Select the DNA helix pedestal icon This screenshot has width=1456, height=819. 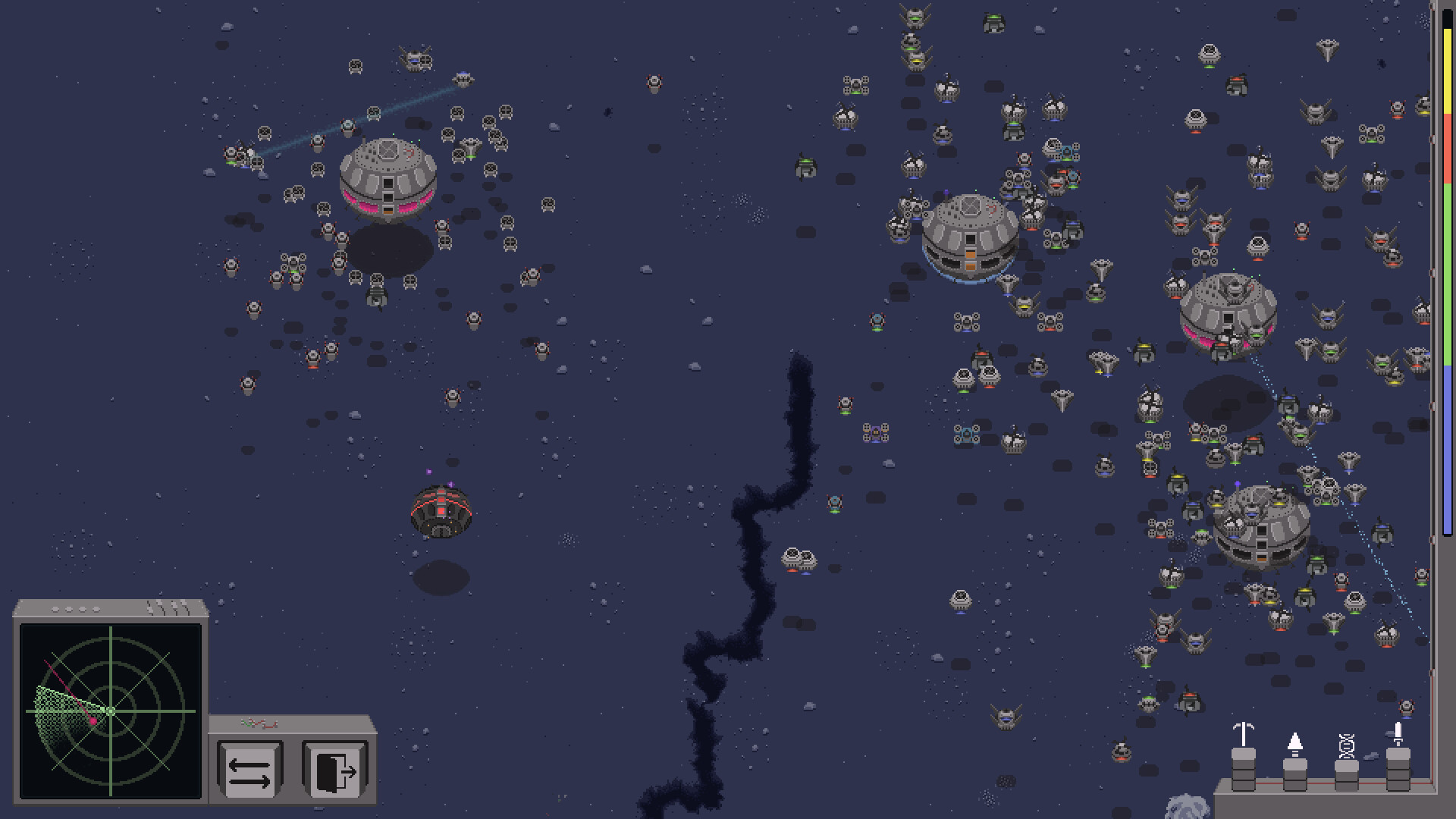pyautogui.click(x=1347, y=744)
